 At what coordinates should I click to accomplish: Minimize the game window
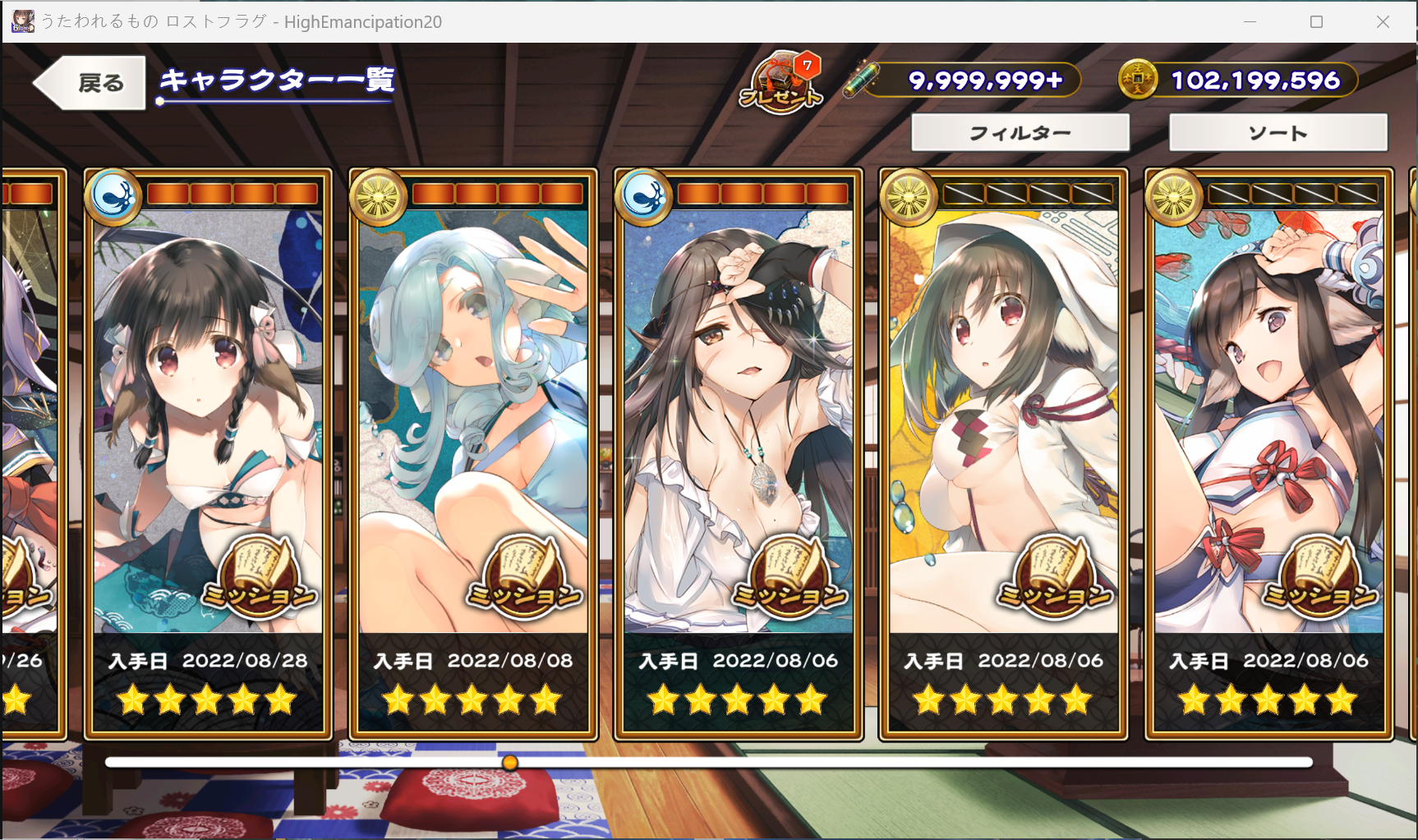pos(1250,22)
